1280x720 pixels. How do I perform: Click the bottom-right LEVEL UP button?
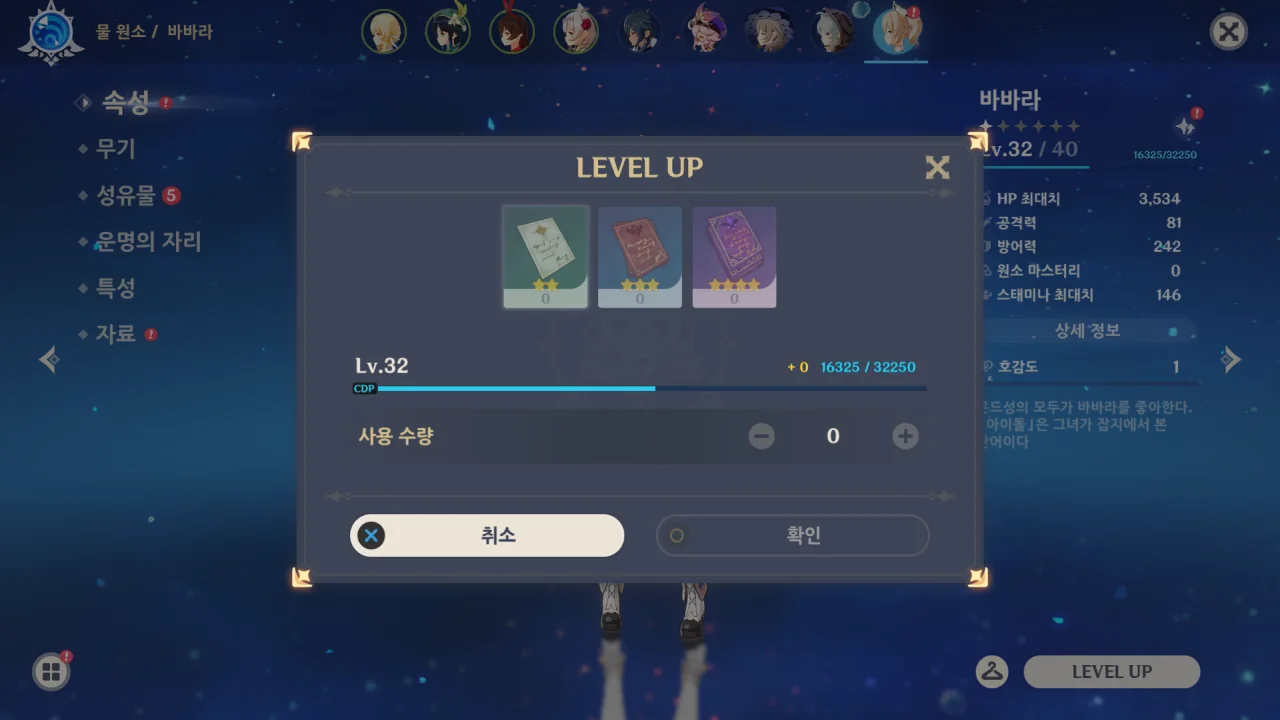(1111, 672)
